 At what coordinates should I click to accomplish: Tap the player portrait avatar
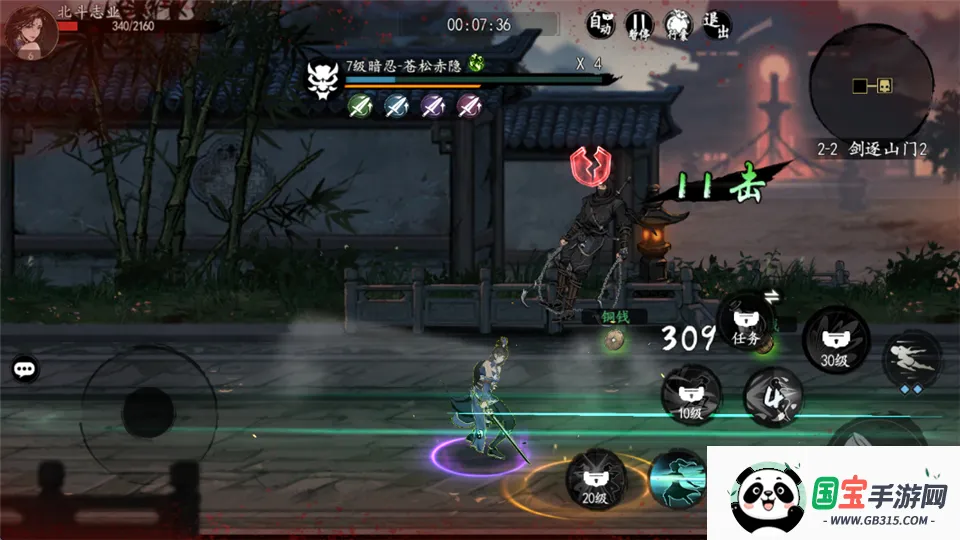pyautogui.click(x=28, y=29)
